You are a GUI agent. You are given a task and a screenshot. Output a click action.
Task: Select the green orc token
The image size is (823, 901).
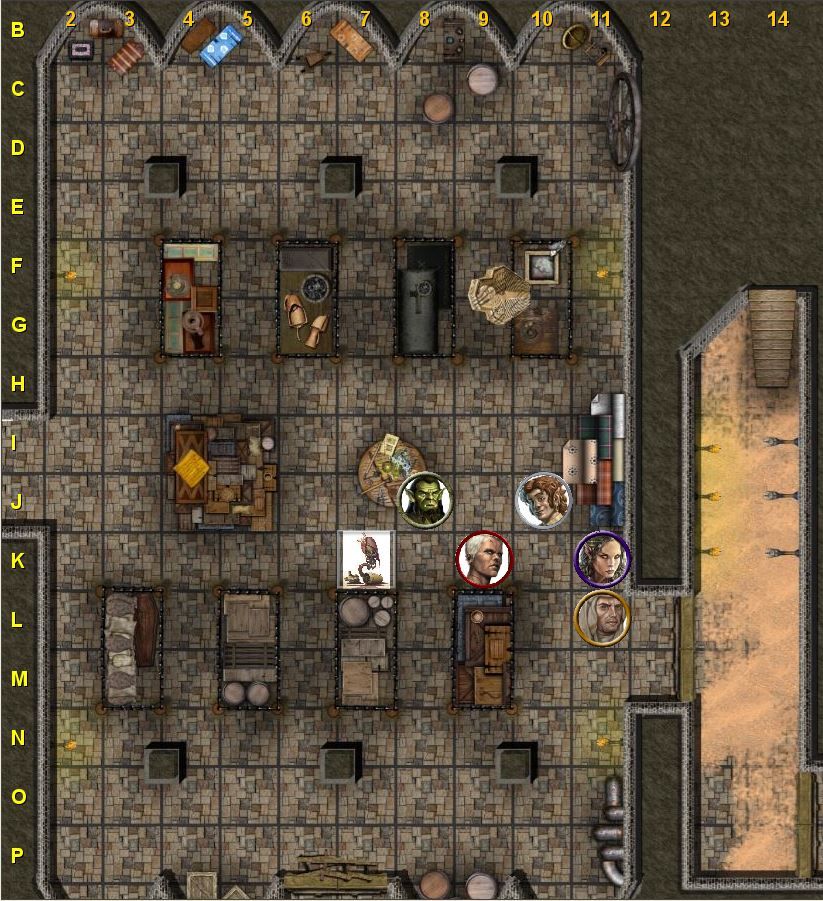pos(425,499)
